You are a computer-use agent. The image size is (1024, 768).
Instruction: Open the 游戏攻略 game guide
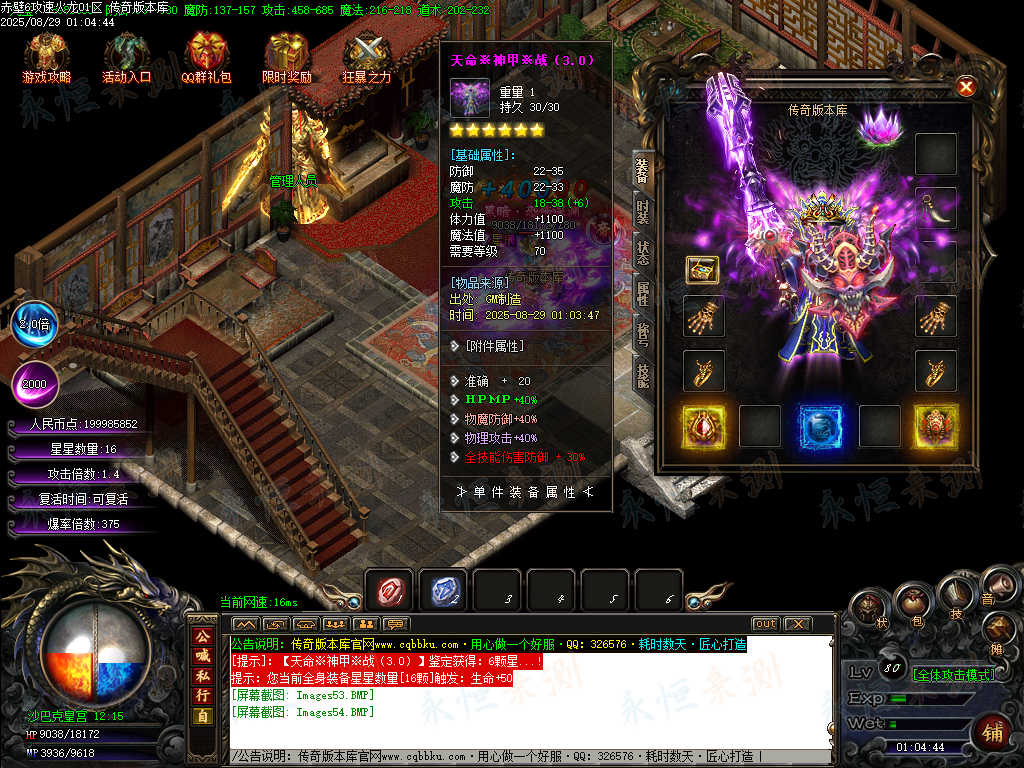[46, 57]
